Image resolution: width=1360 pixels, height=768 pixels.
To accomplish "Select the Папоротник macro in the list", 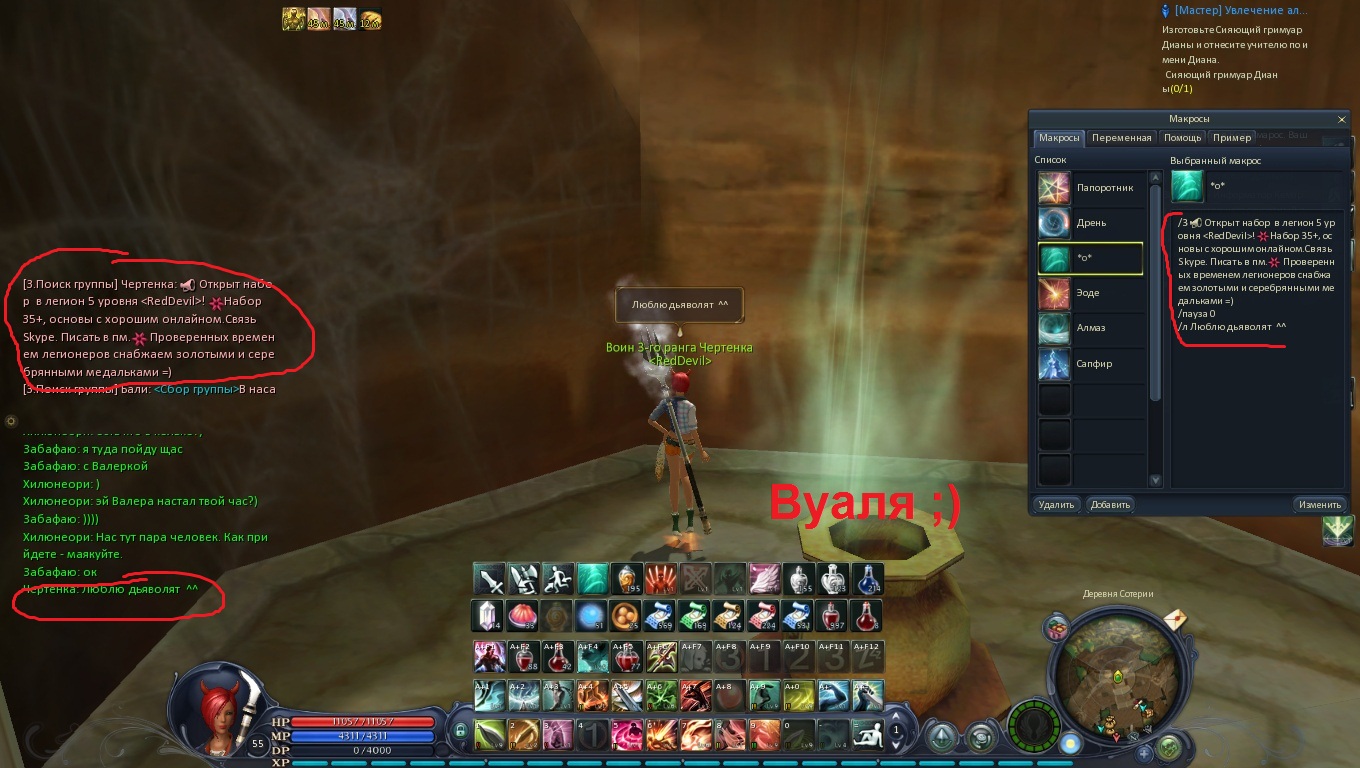I will pyautogui.click(x=1090, y=188).
